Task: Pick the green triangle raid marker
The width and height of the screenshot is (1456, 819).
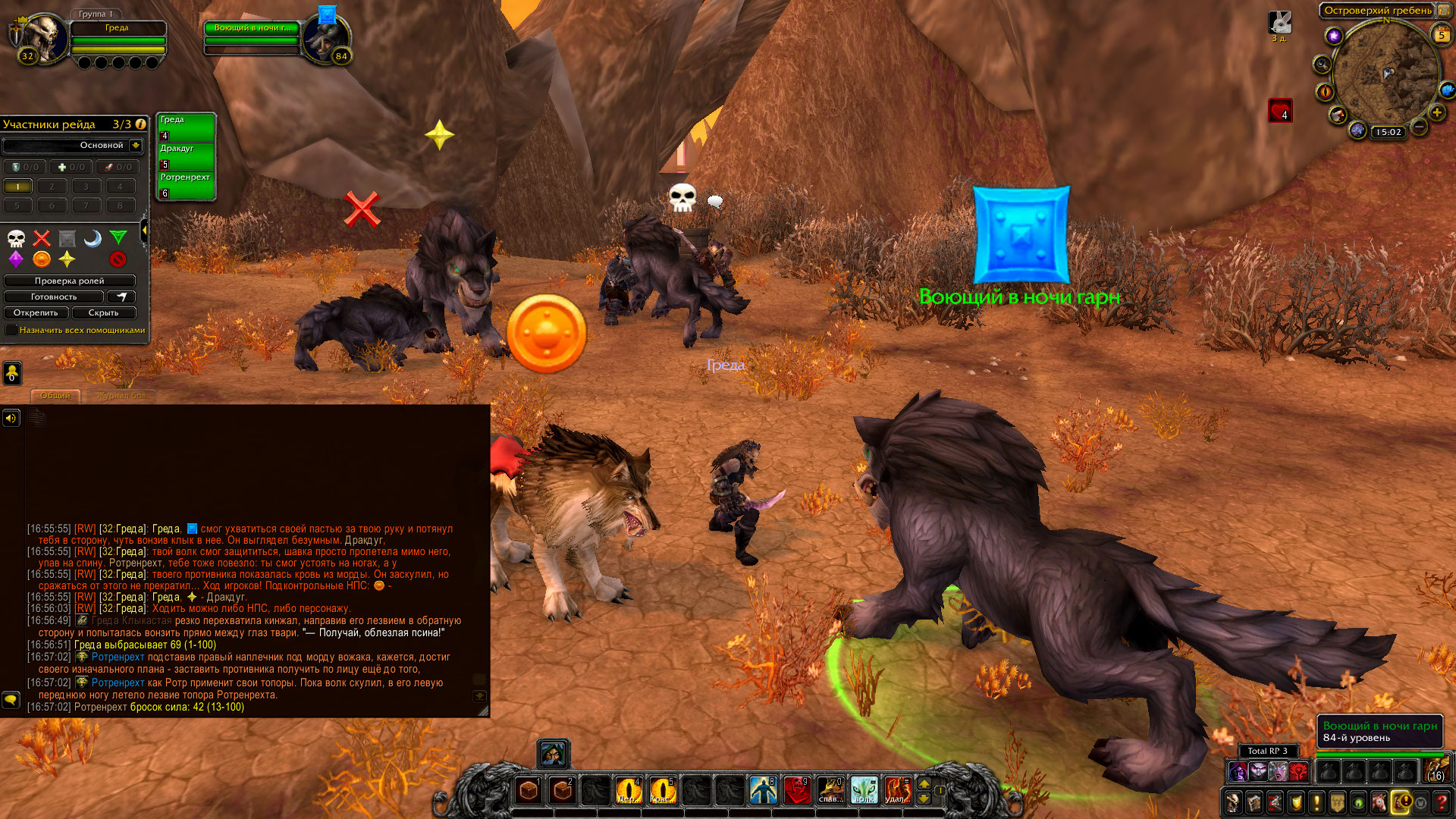Action: coord(118,238)
